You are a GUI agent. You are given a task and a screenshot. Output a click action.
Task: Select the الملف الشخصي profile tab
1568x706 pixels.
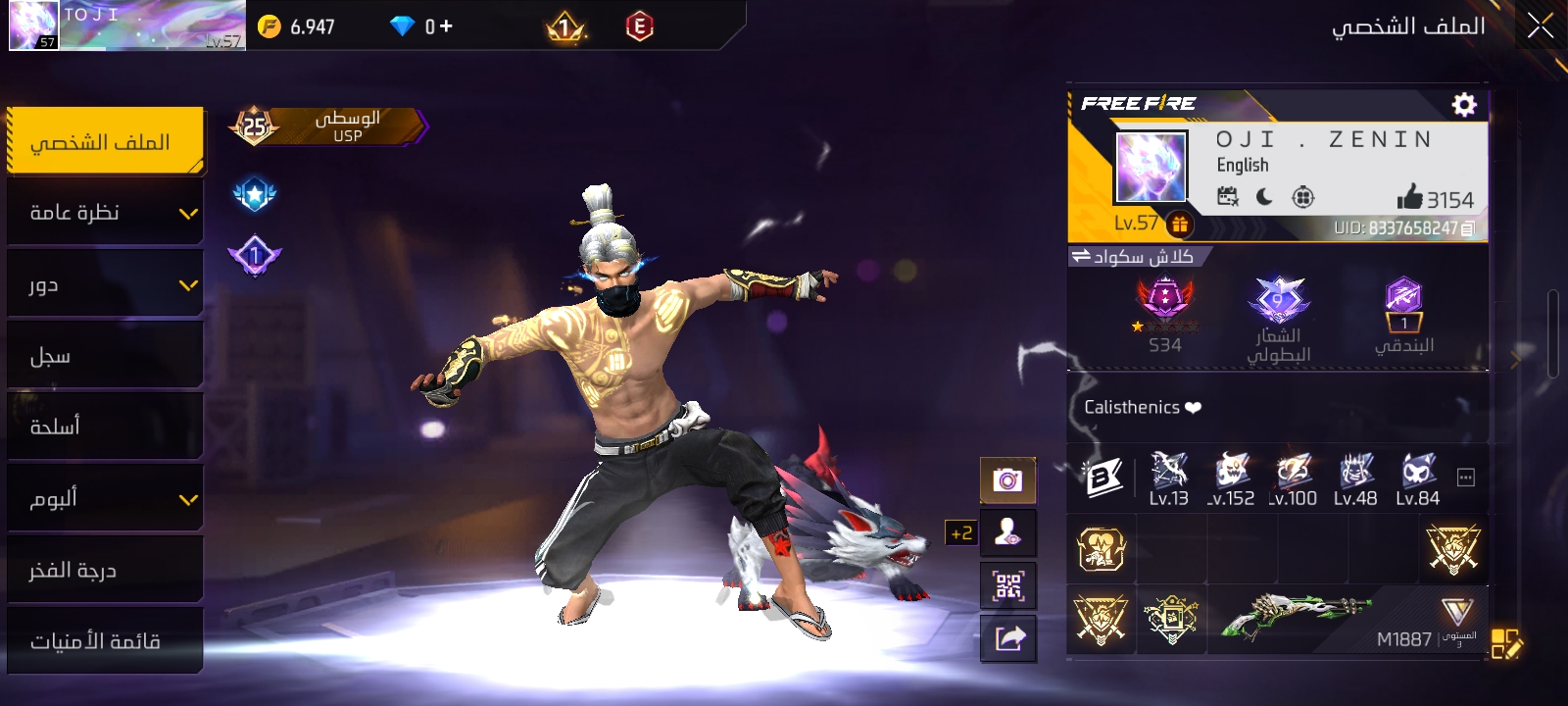coord(105,141)
